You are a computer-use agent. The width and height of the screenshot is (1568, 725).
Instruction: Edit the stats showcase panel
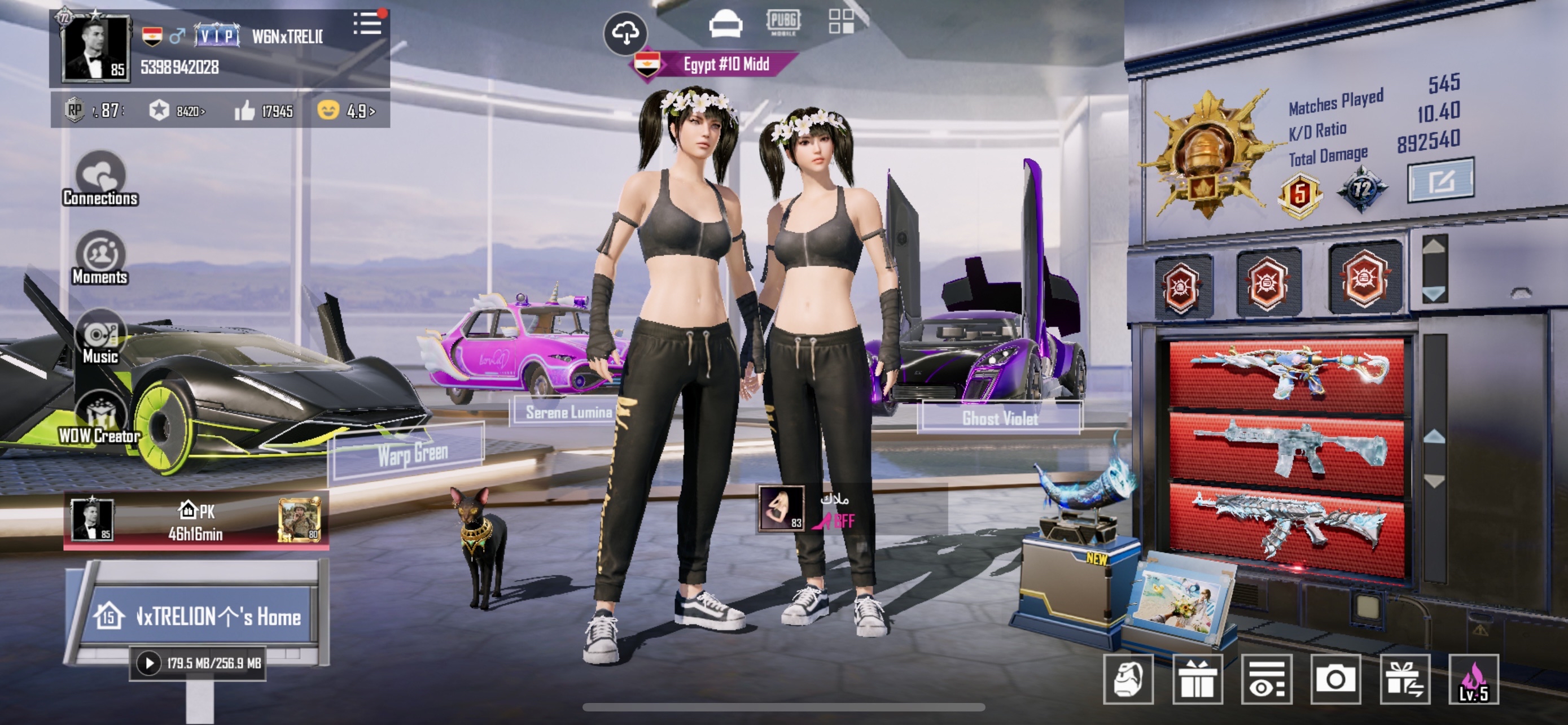click(x=1440, y=180)
